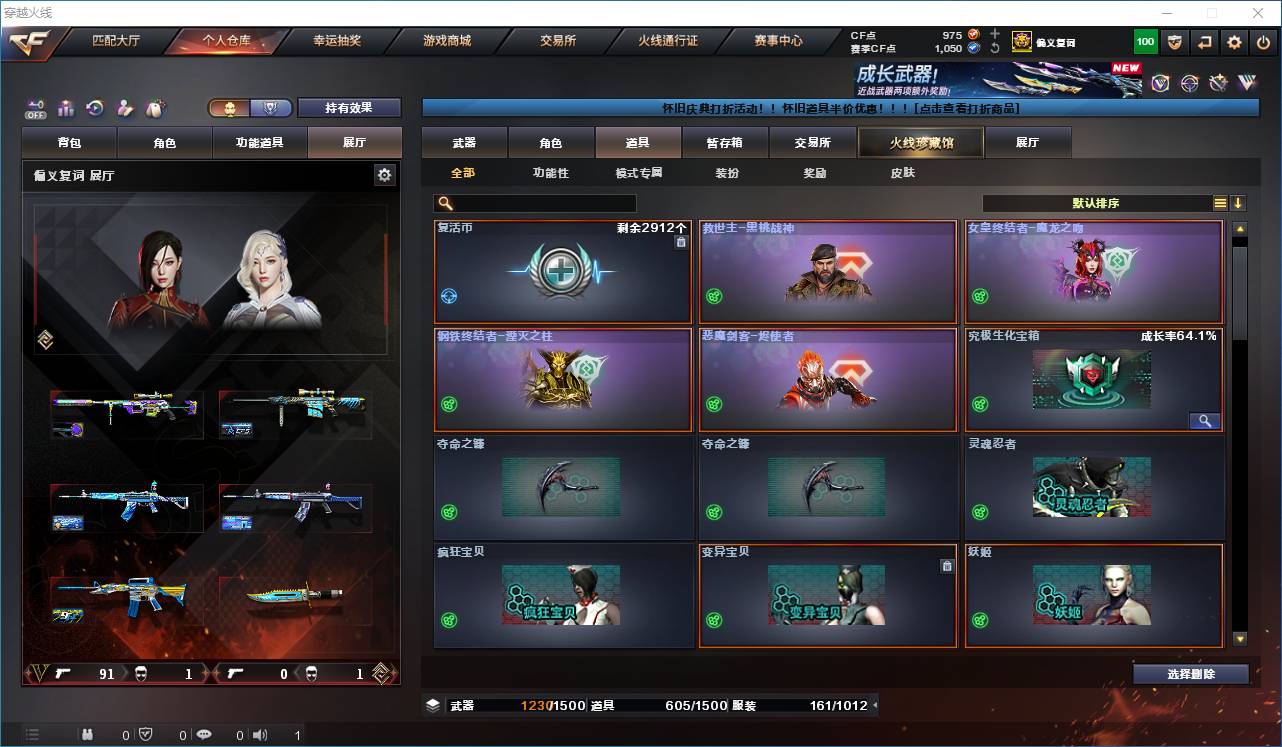
Task: Filter items by 功能性 category
Action: click(x=551, y=173)
